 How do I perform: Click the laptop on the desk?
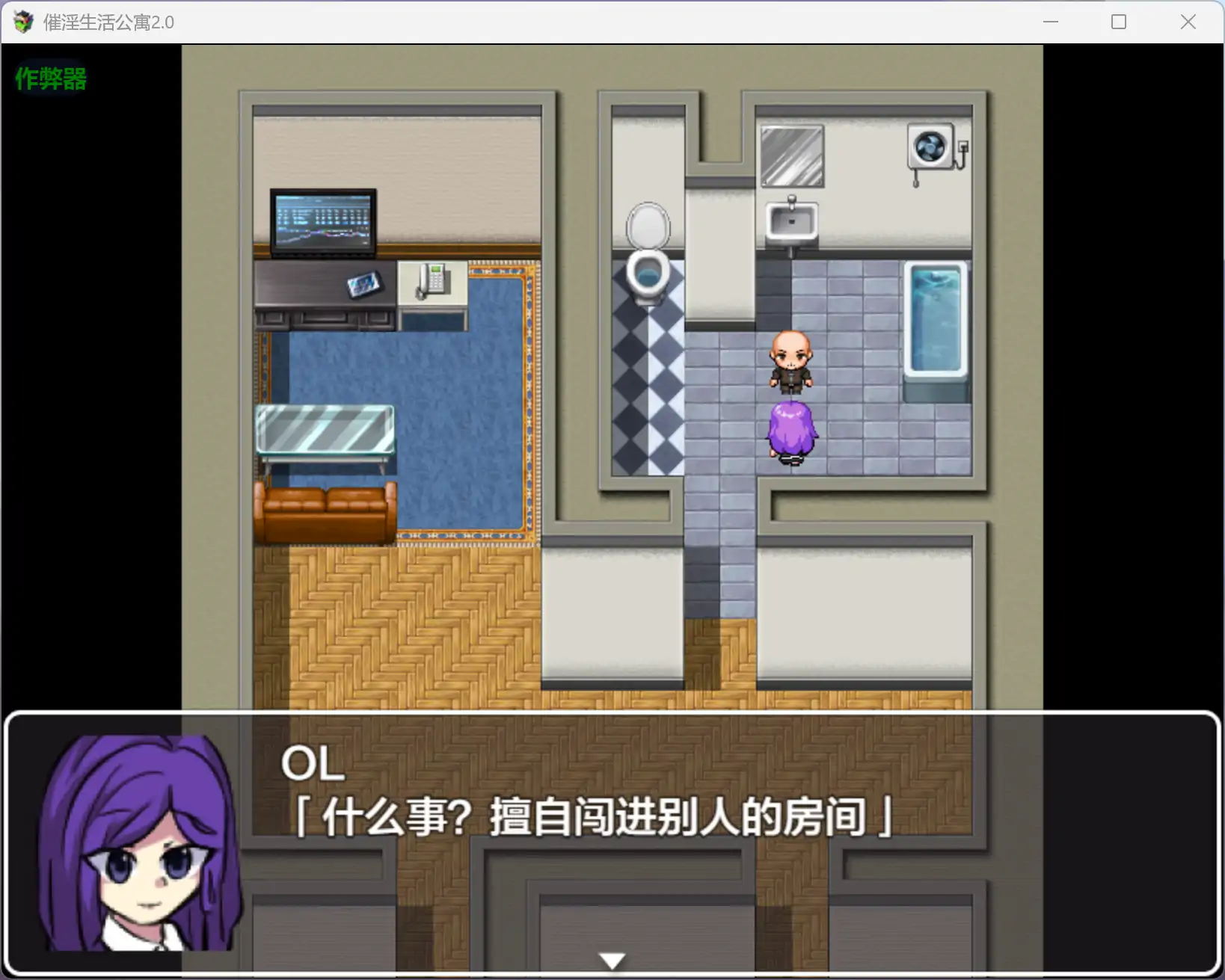click(x=322, y=222)
